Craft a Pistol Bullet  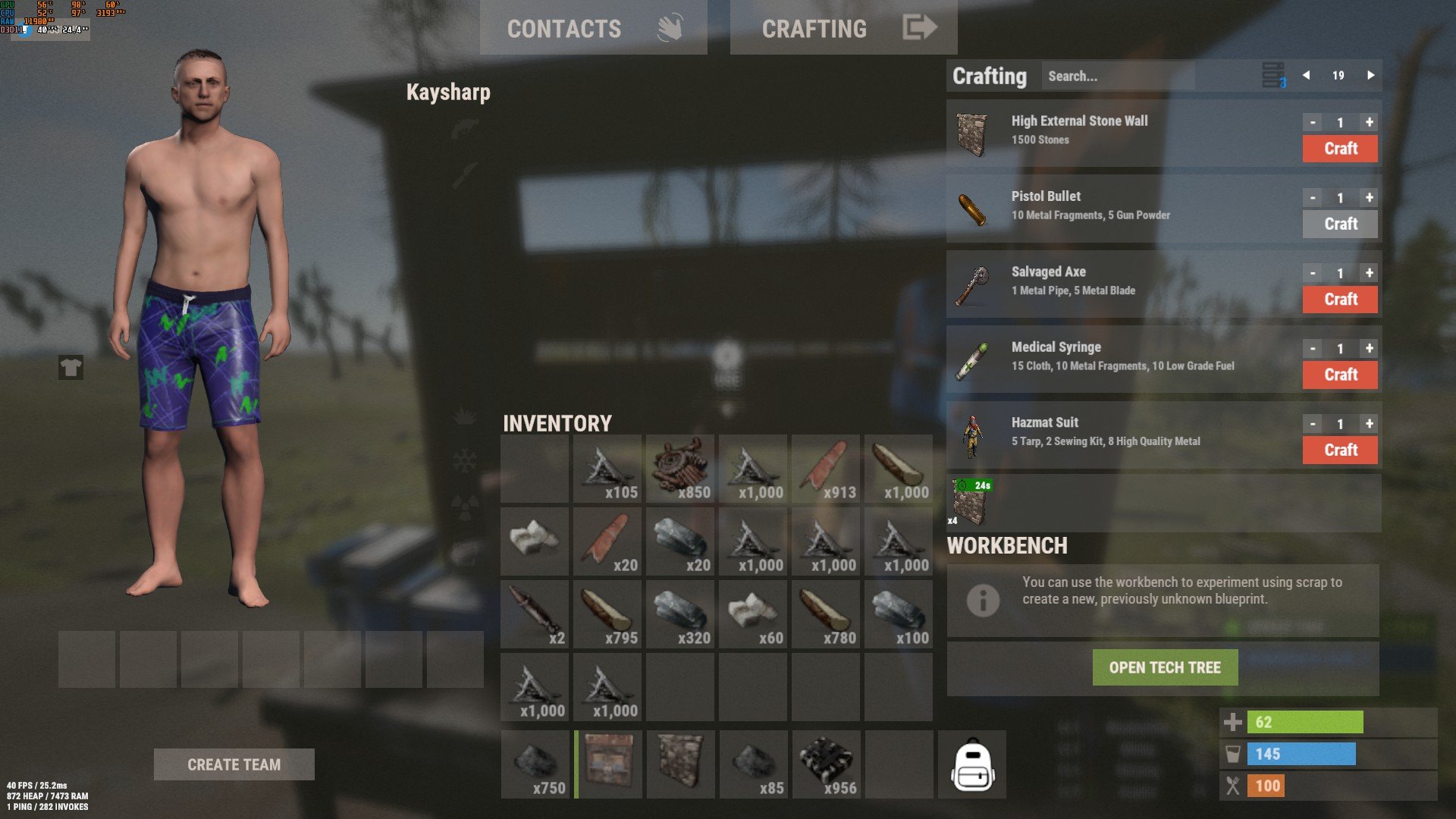[1340, 224]
